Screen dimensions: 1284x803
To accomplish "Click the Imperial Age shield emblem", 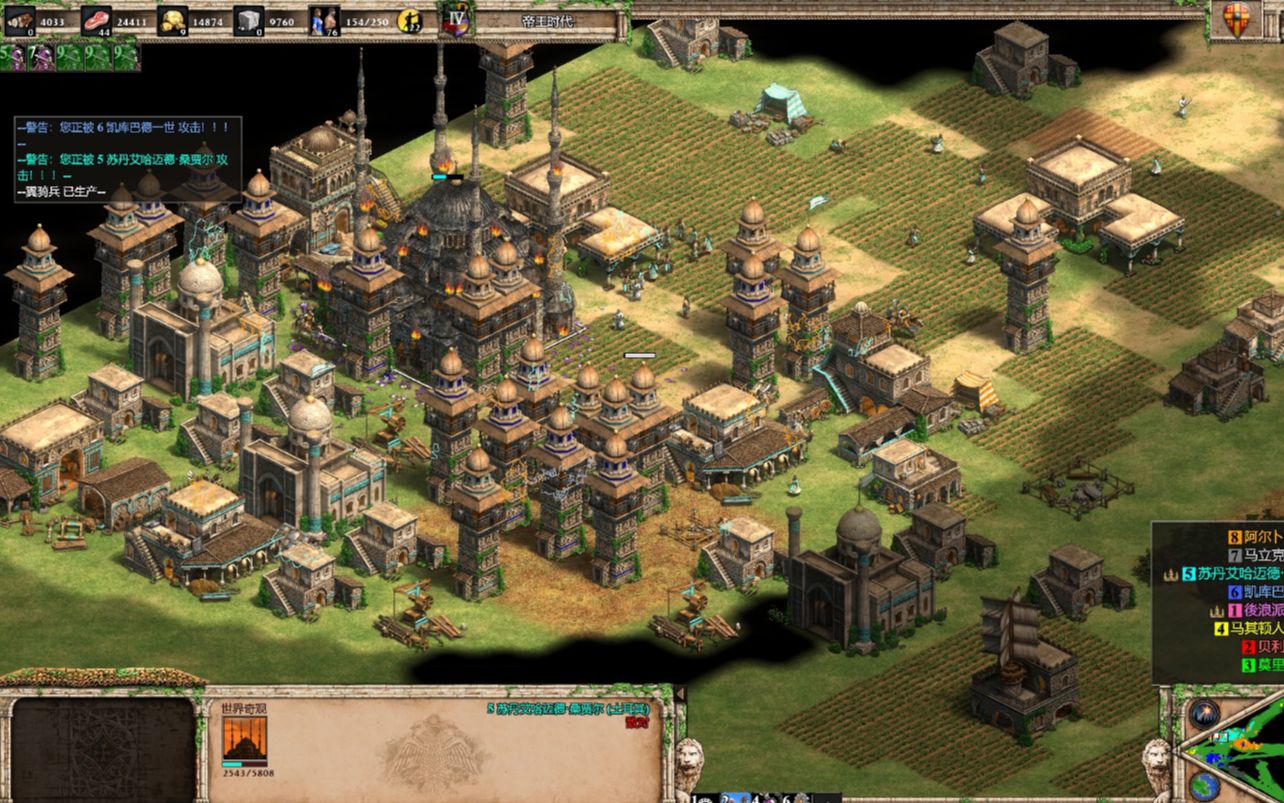I will coord(457,20).
